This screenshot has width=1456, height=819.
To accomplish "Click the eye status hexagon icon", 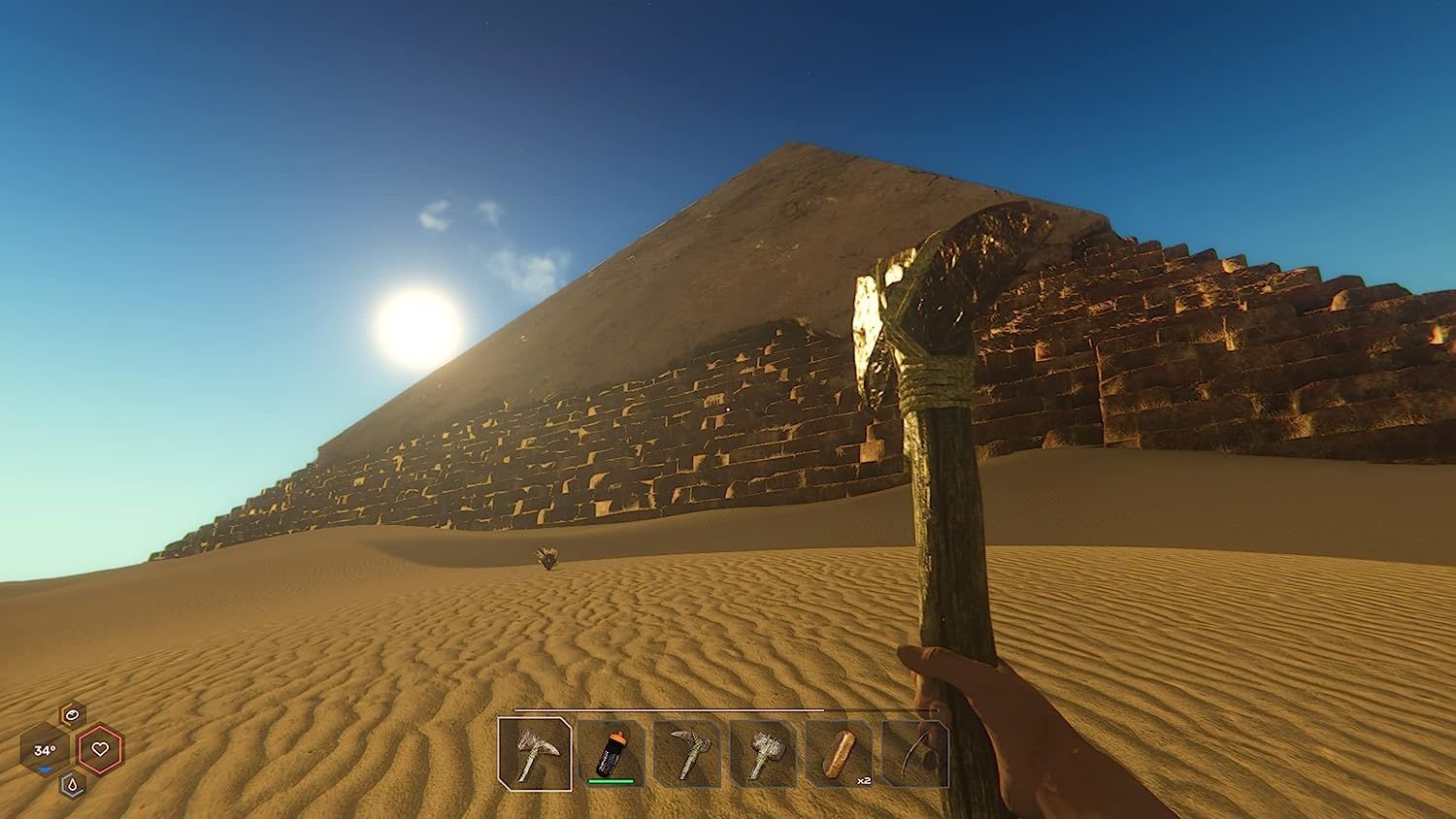I will (x=73, y=713).
